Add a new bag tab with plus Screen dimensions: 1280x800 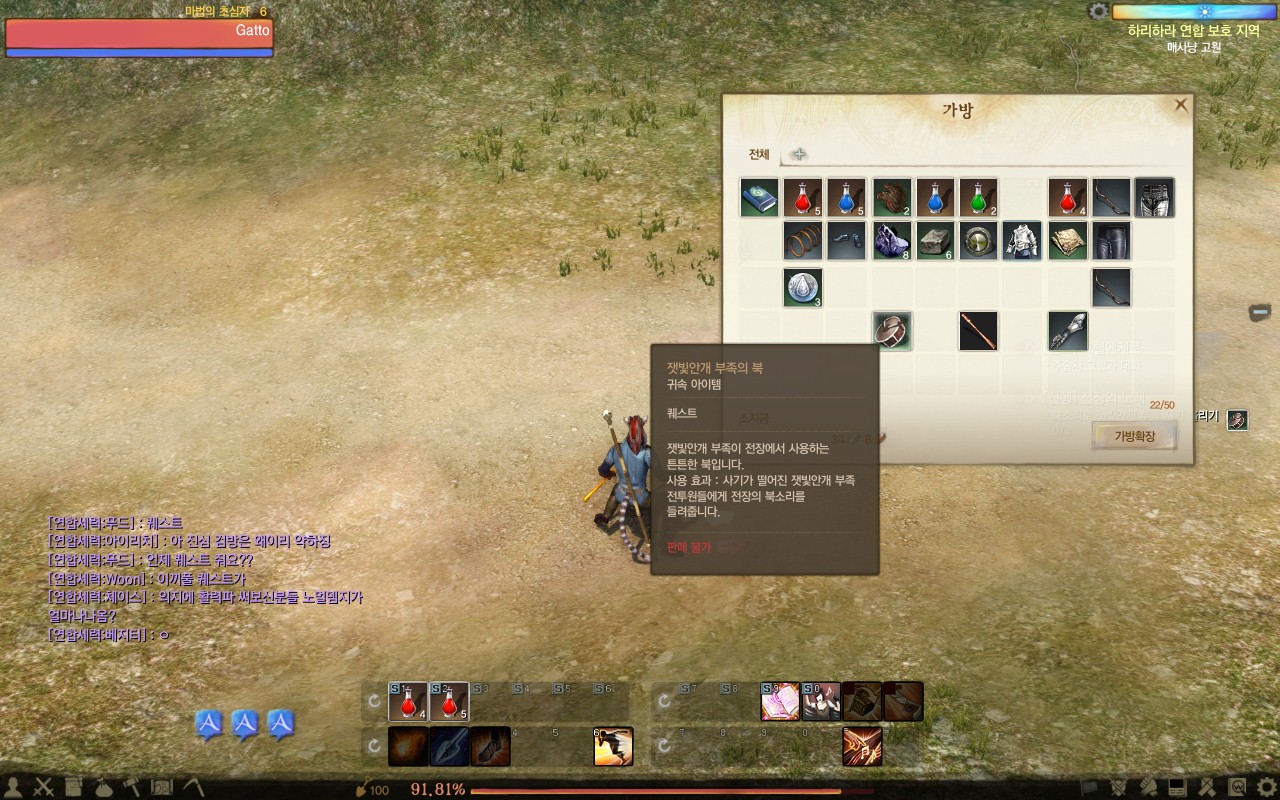click(799, 154)
